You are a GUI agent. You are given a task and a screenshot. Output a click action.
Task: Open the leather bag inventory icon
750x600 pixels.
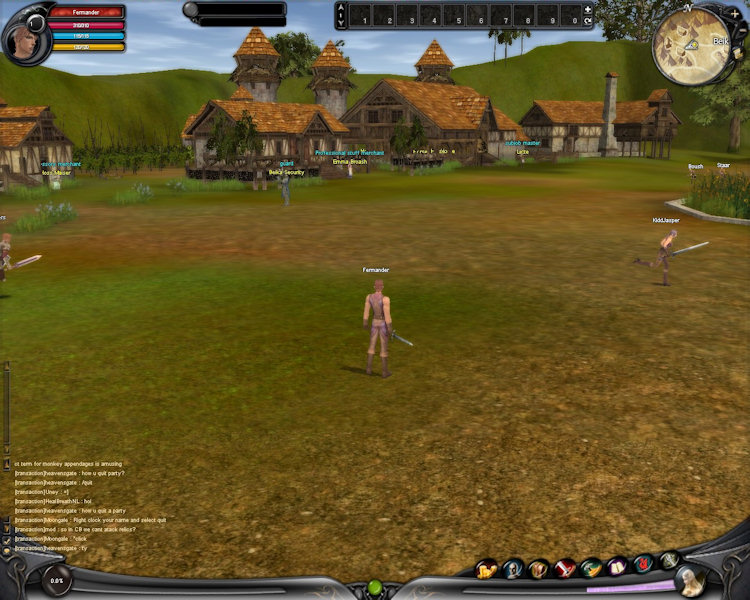click(539, 569)
